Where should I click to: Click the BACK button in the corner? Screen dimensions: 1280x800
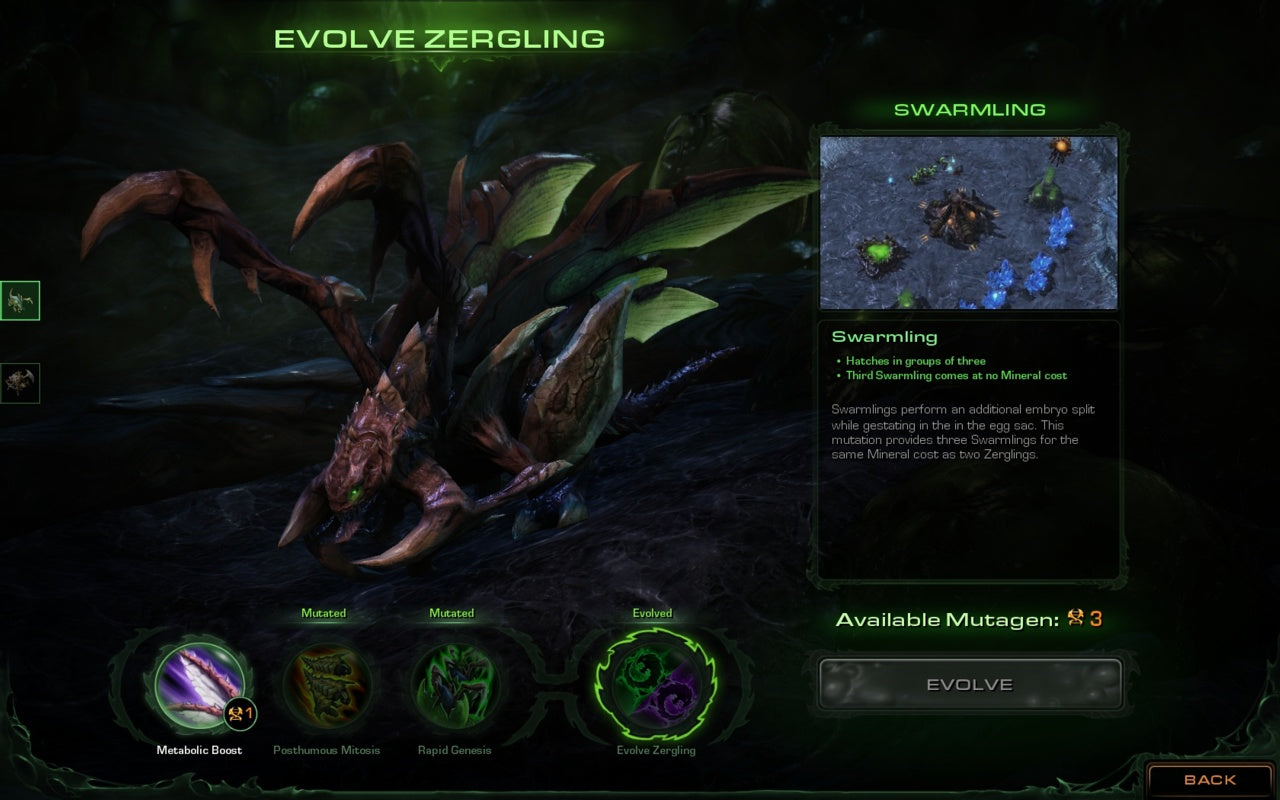1210,779
